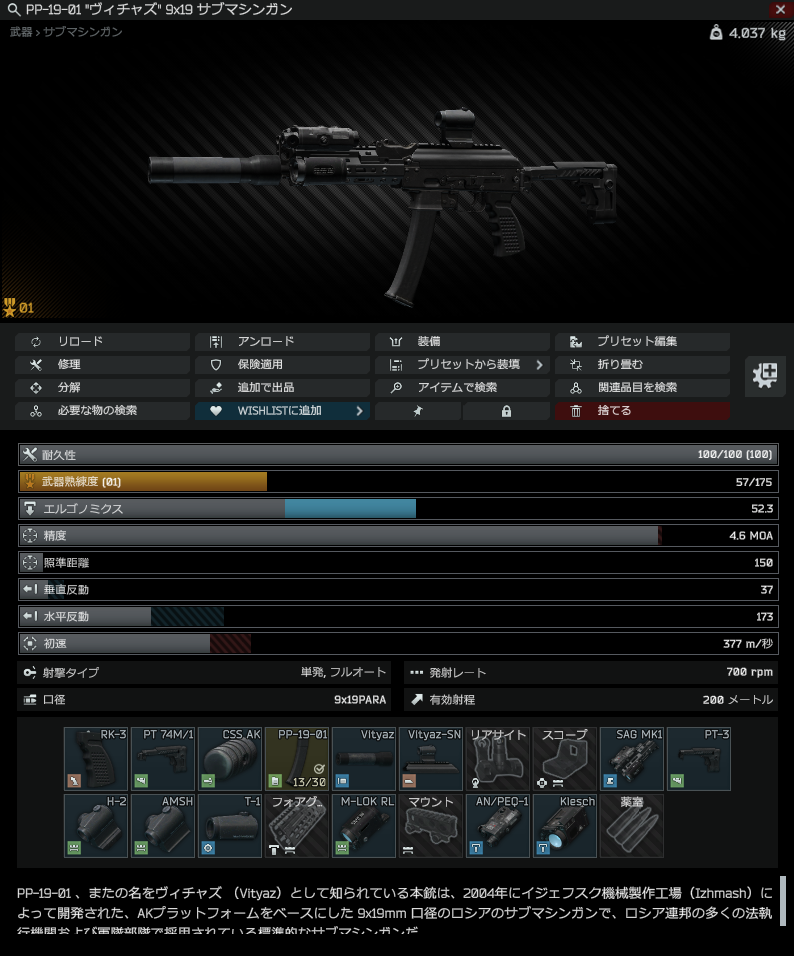The image size is (794, 956).
Task: Open the modding puzzle-piece button
Action: [x=766, y=375]
